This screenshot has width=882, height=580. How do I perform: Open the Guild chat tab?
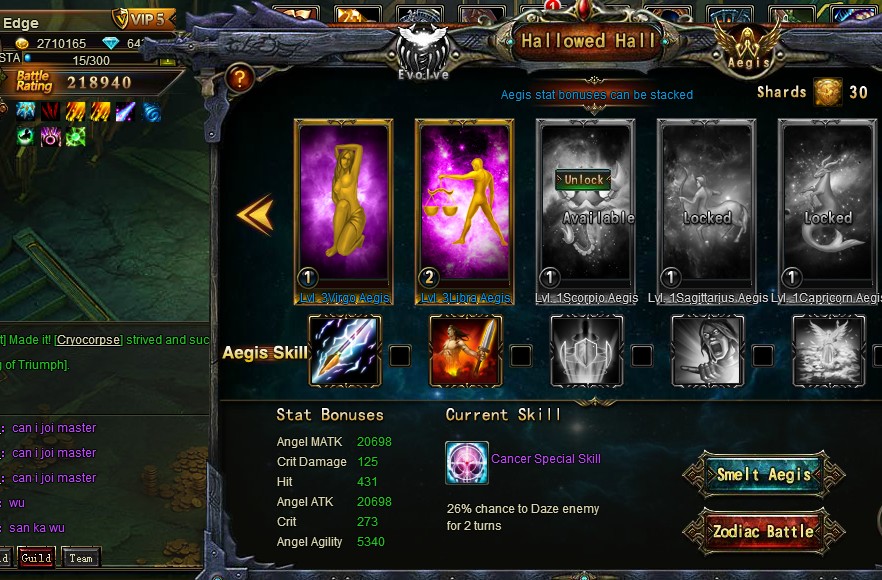pos(36,558)
